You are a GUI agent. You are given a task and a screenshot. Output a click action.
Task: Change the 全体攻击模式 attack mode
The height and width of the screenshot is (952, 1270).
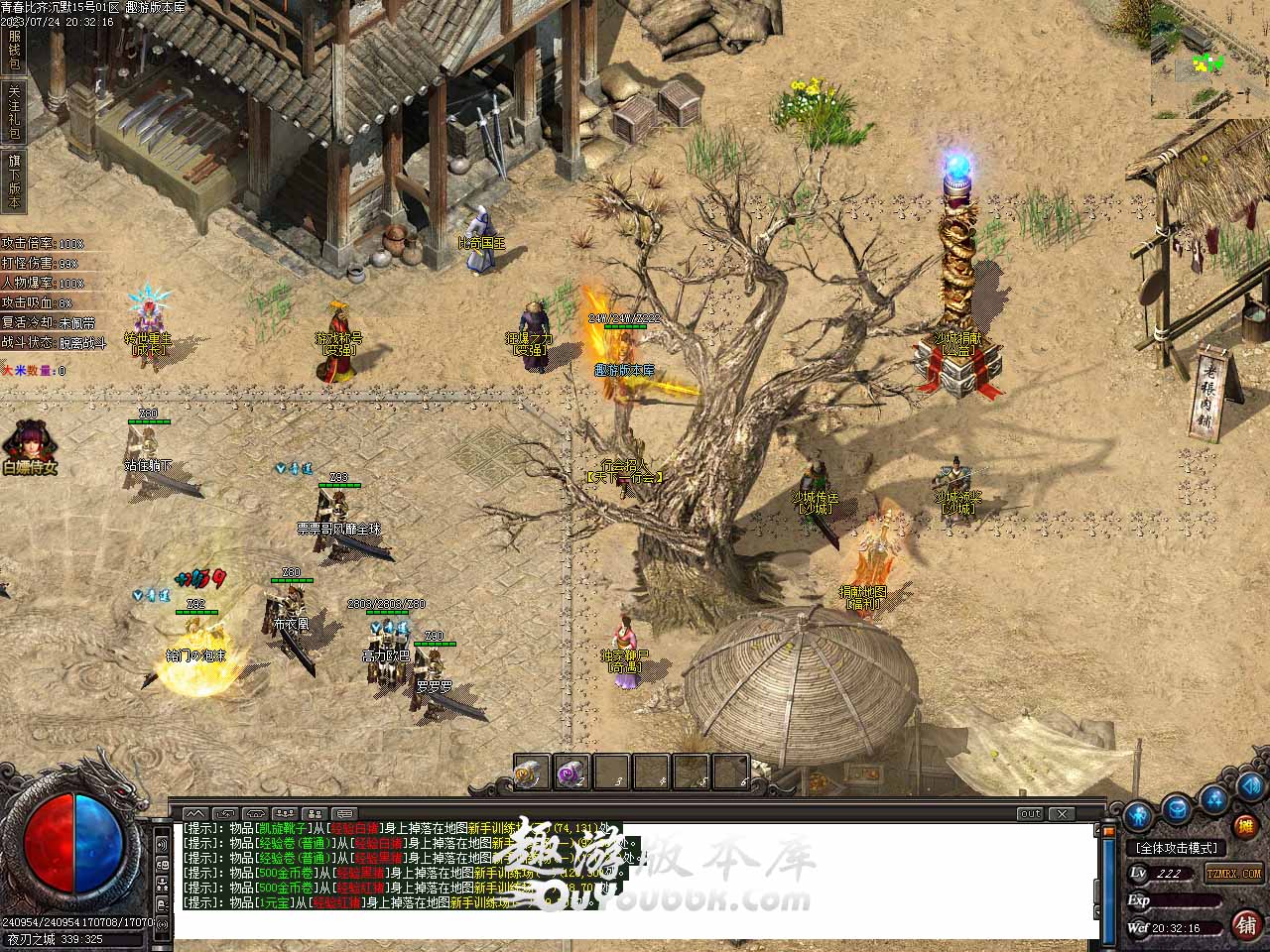pyautogui.click(x=1178, y=848)
